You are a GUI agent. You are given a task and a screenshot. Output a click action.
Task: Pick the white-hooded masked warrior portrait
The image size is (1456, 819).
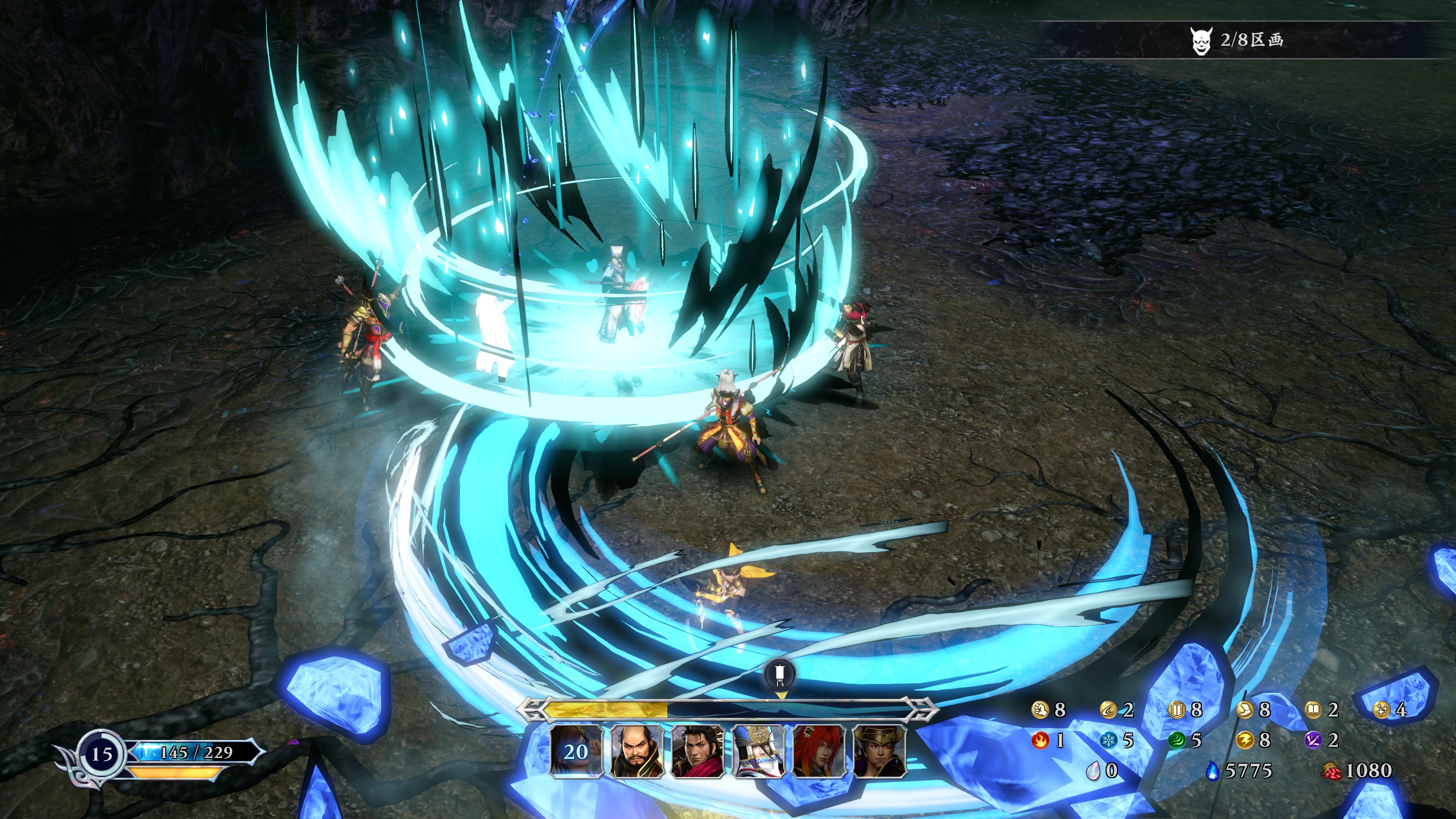coord(758,751)
